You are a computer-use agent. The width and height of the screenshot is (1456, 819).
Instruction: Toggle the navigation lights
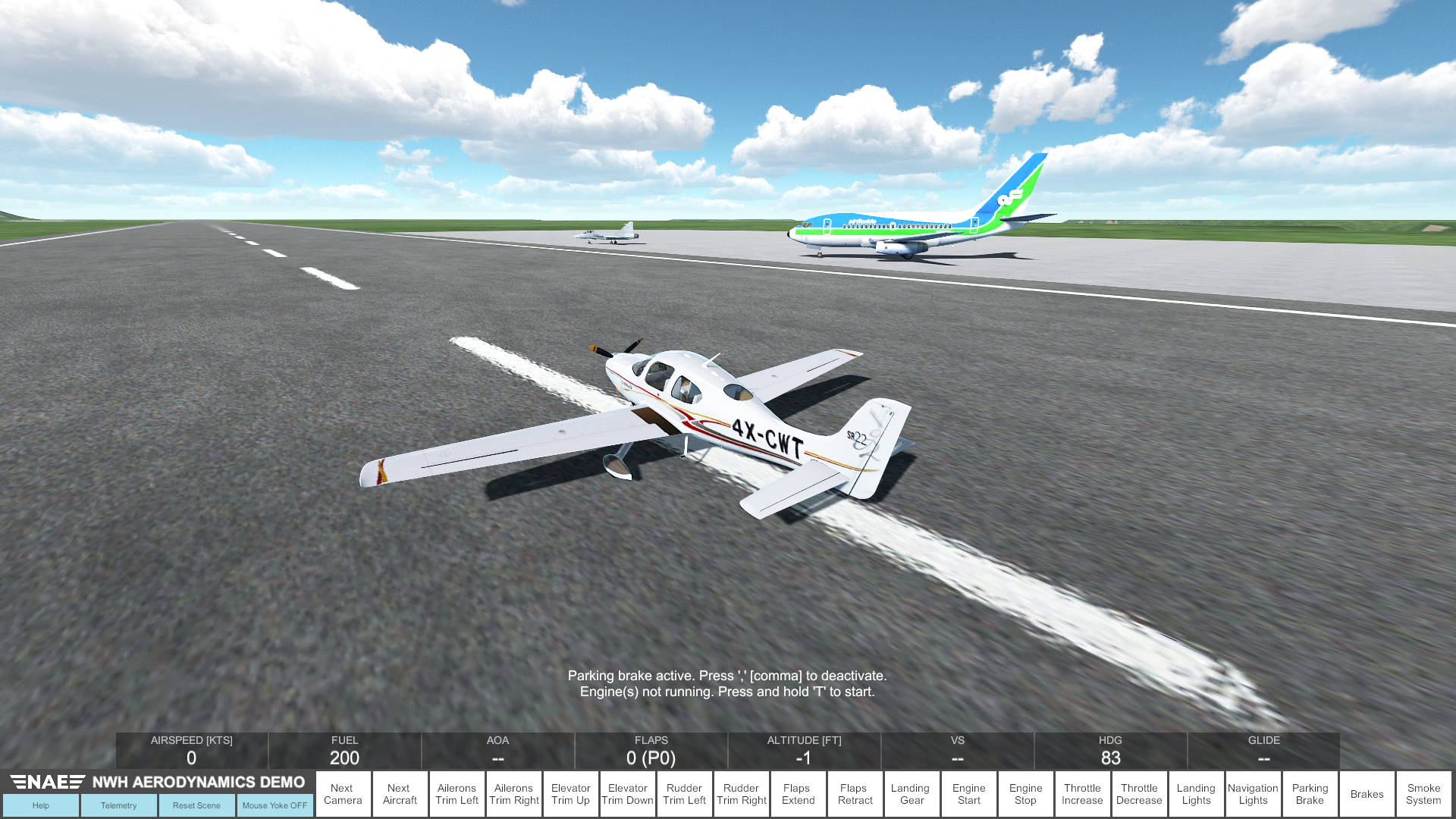tap(1253, 793)
